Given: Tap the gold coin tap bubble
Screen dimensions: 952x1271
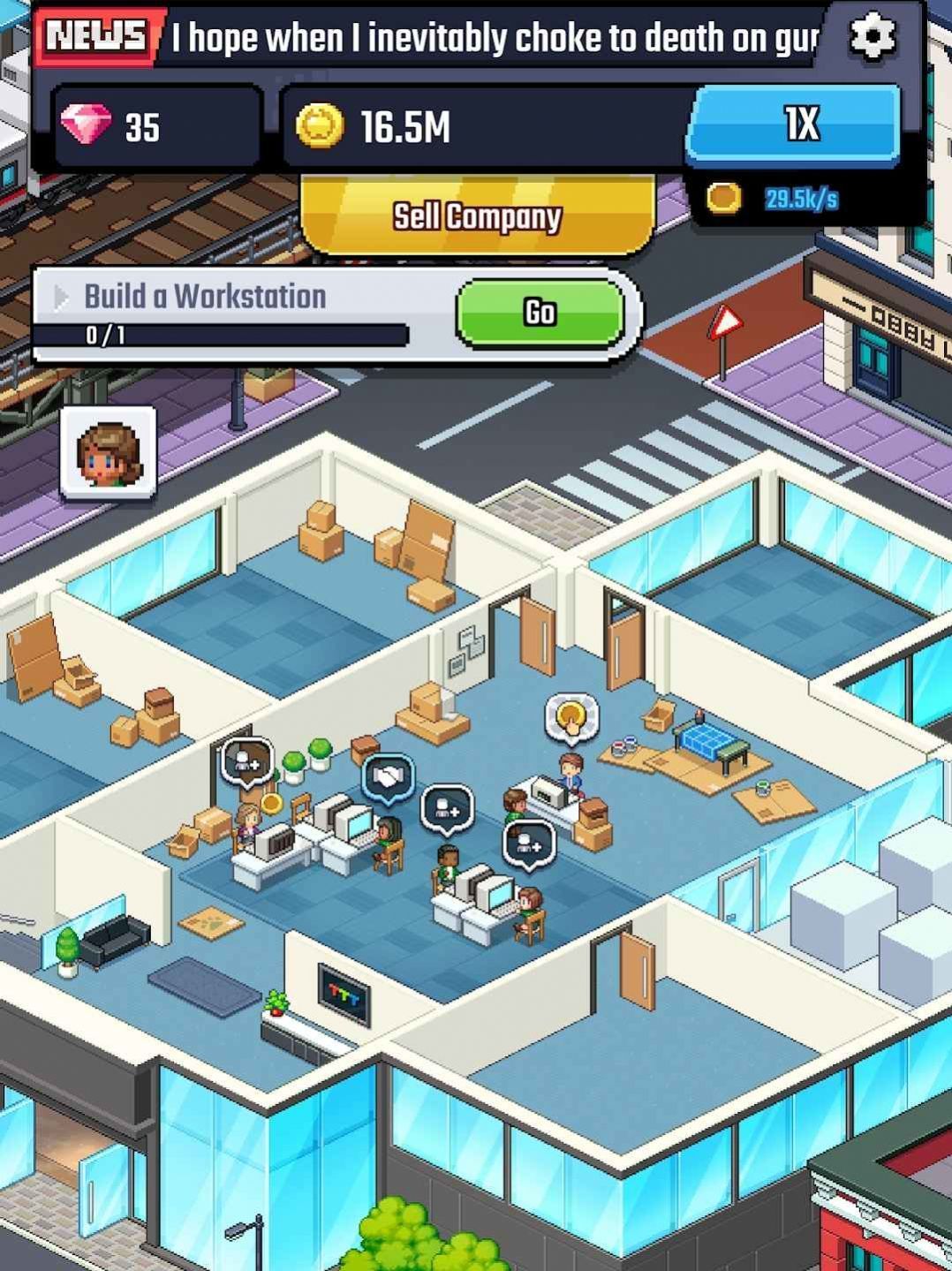Looking at the screenshot, I should (571, 717).
